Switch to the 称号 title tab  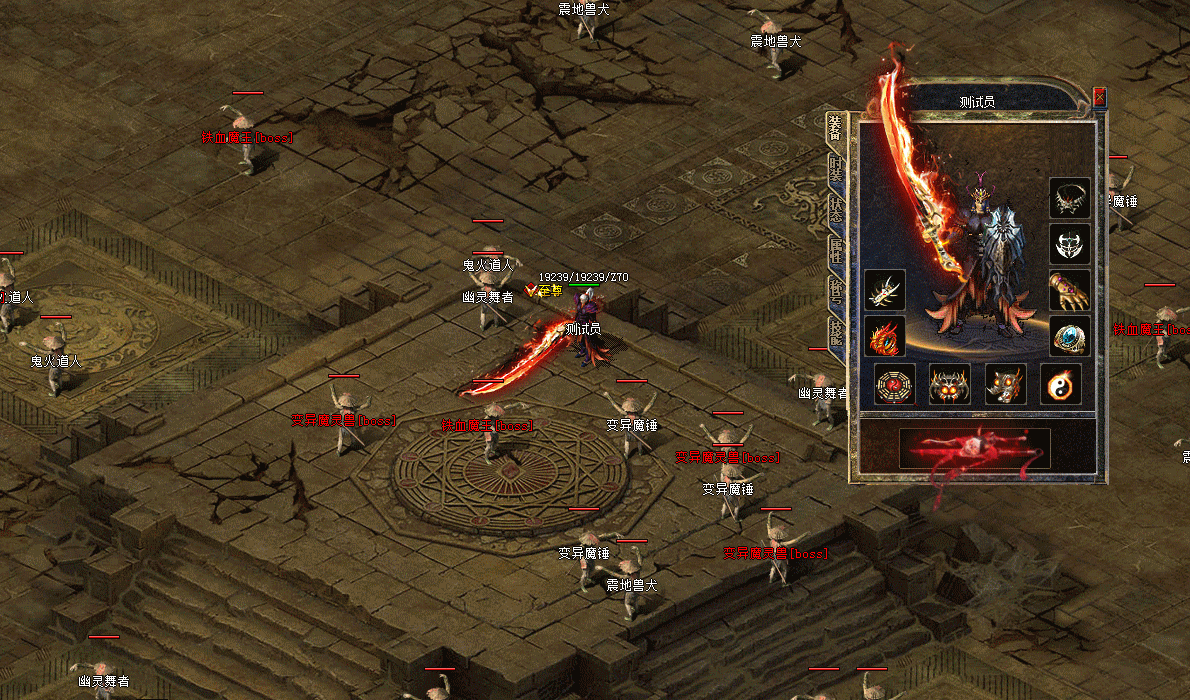836,290
